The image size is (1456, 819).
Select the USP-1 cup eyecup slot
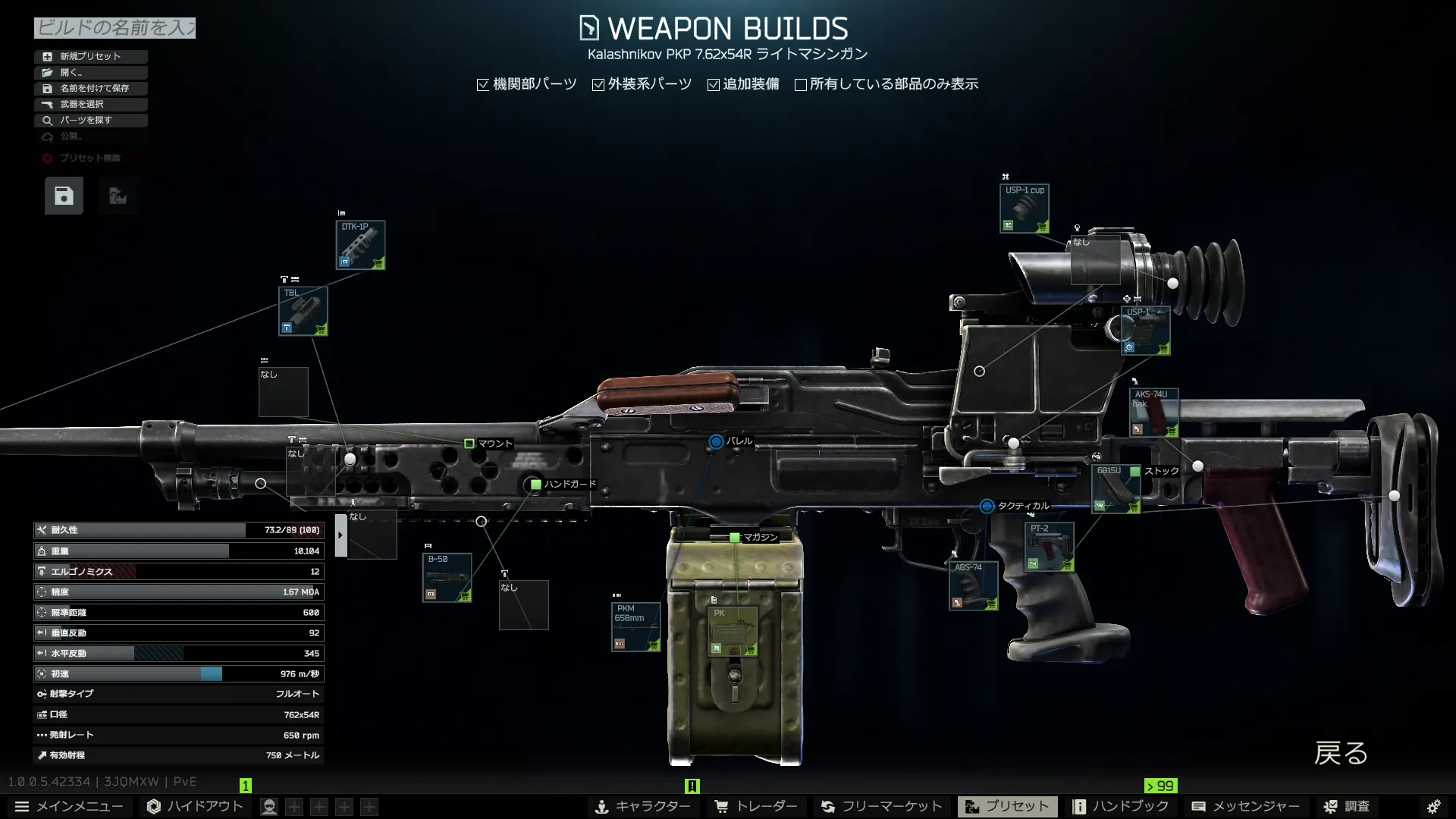pyautogui.click(x=1025, y=209)
